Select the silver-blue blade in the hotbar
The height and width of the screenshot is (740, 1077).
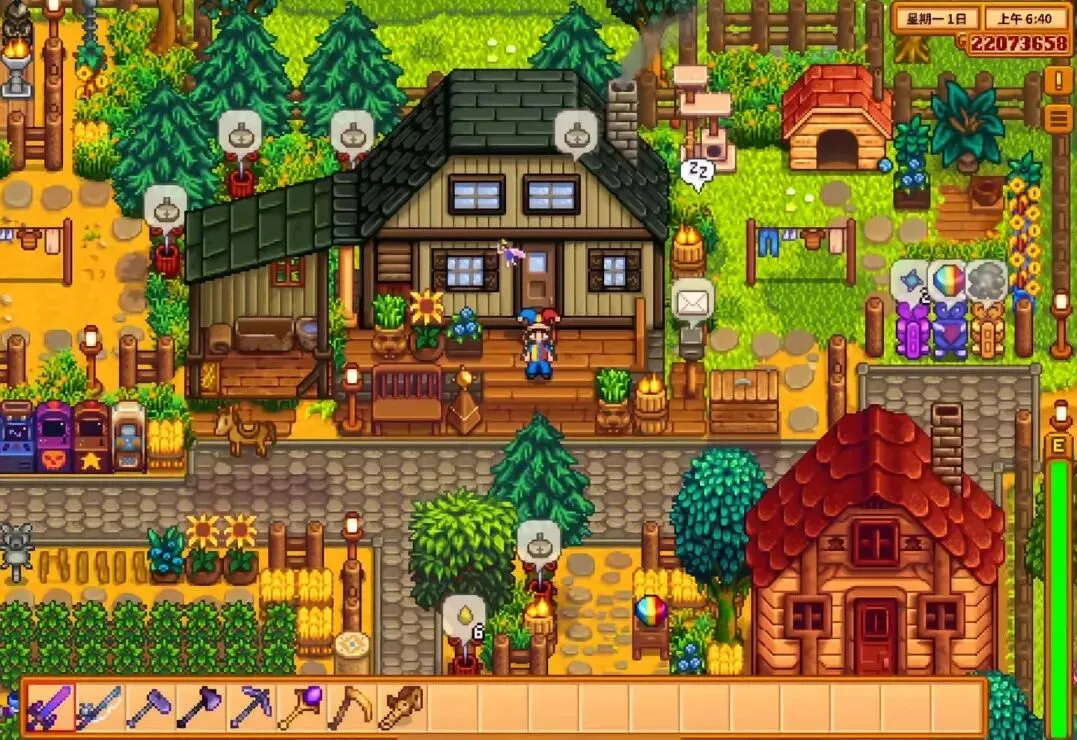pos(100,707)
